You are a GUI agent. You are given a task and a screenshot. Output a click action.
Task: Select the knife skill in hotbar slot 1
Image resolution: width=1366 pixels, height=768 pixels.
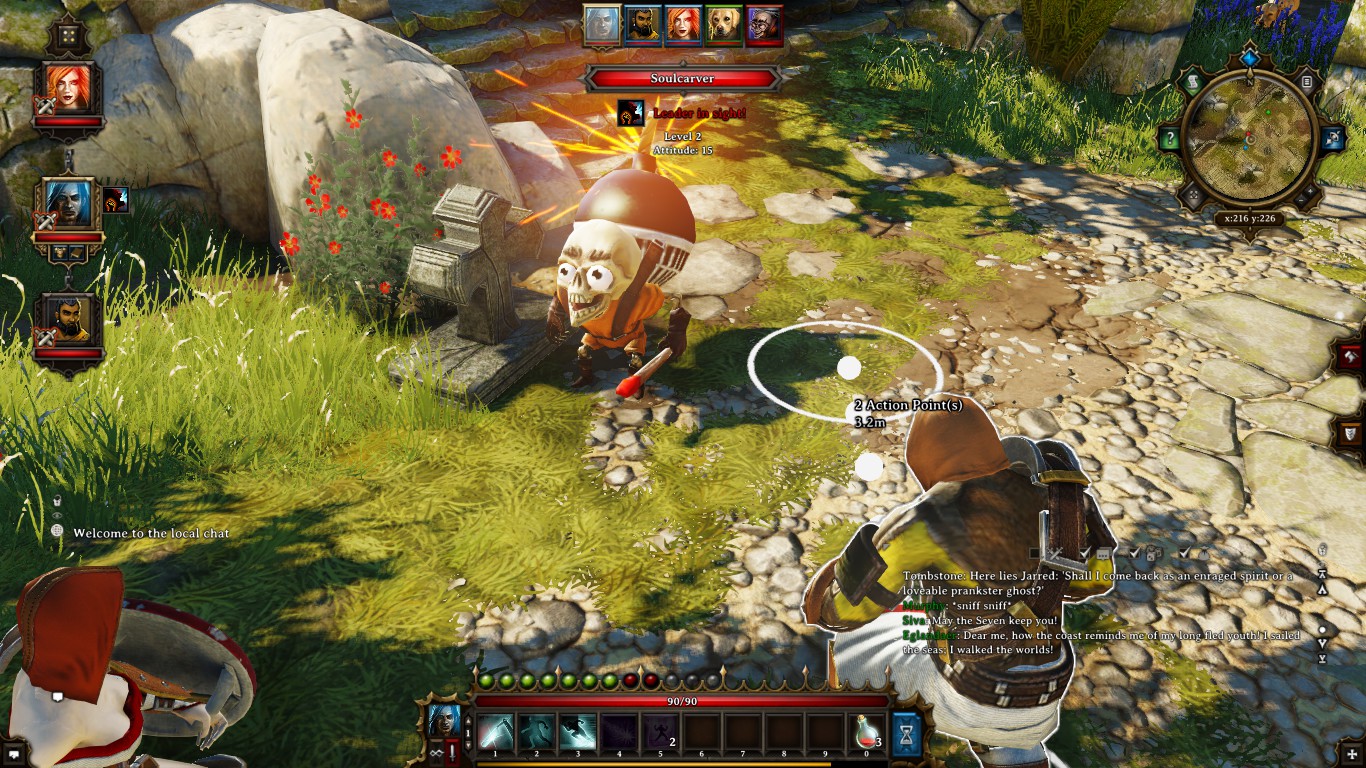pyautogui.click(x=495, y=733)
